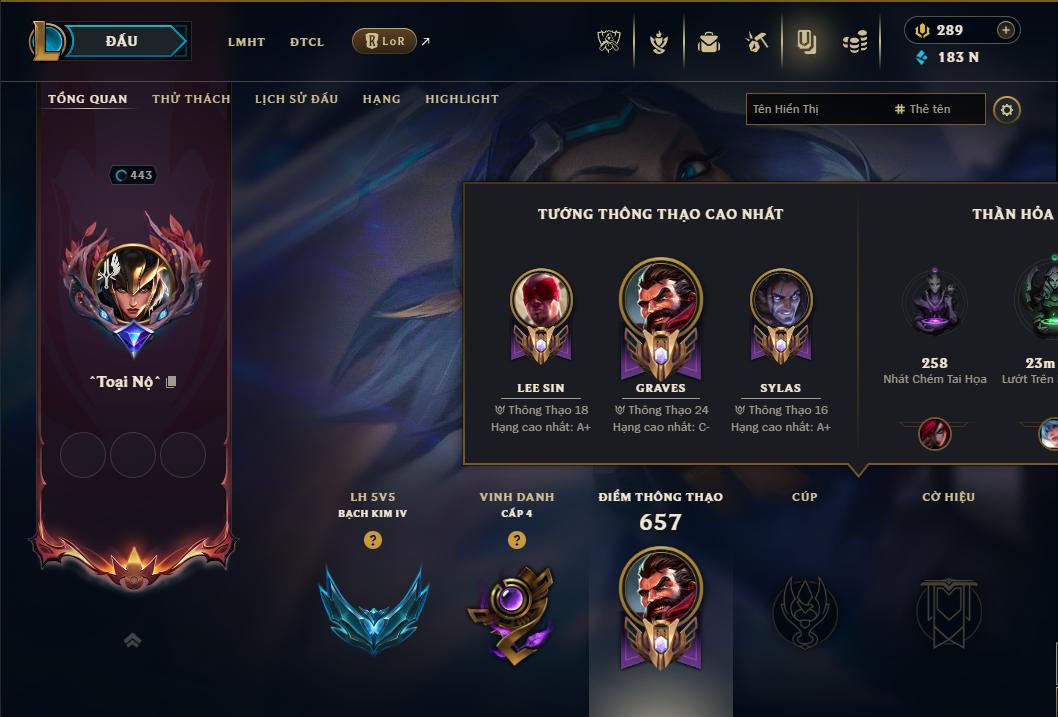This screenshot has height=717, width=1058.
Task: Select the Sylas mastery portrait
Action: coord(781,301)
